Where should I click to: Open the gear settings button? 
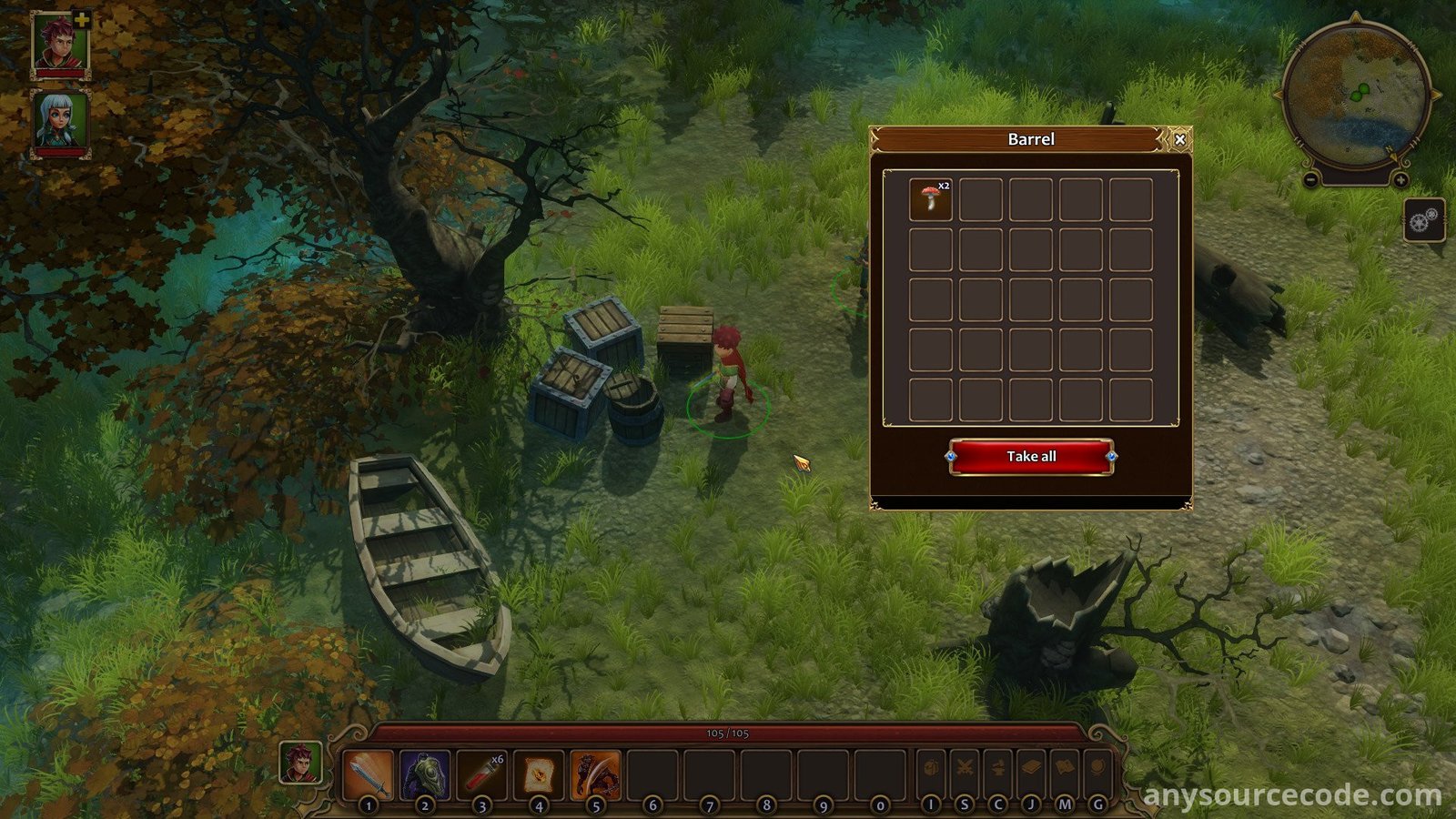[x=1424, y=220]
